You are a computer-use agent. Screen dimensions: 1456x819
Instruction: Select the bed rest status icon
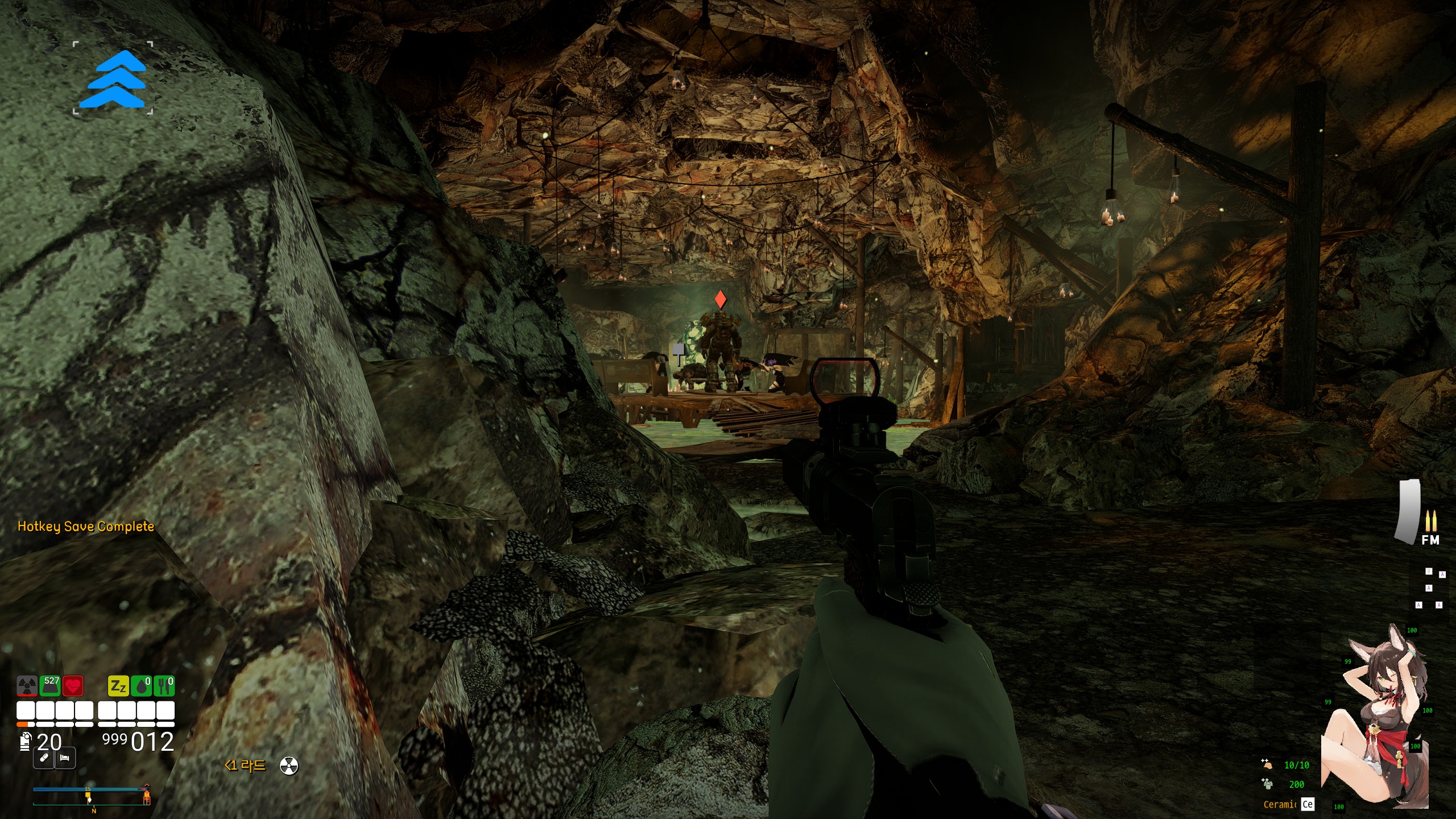[x=65, y=758]
